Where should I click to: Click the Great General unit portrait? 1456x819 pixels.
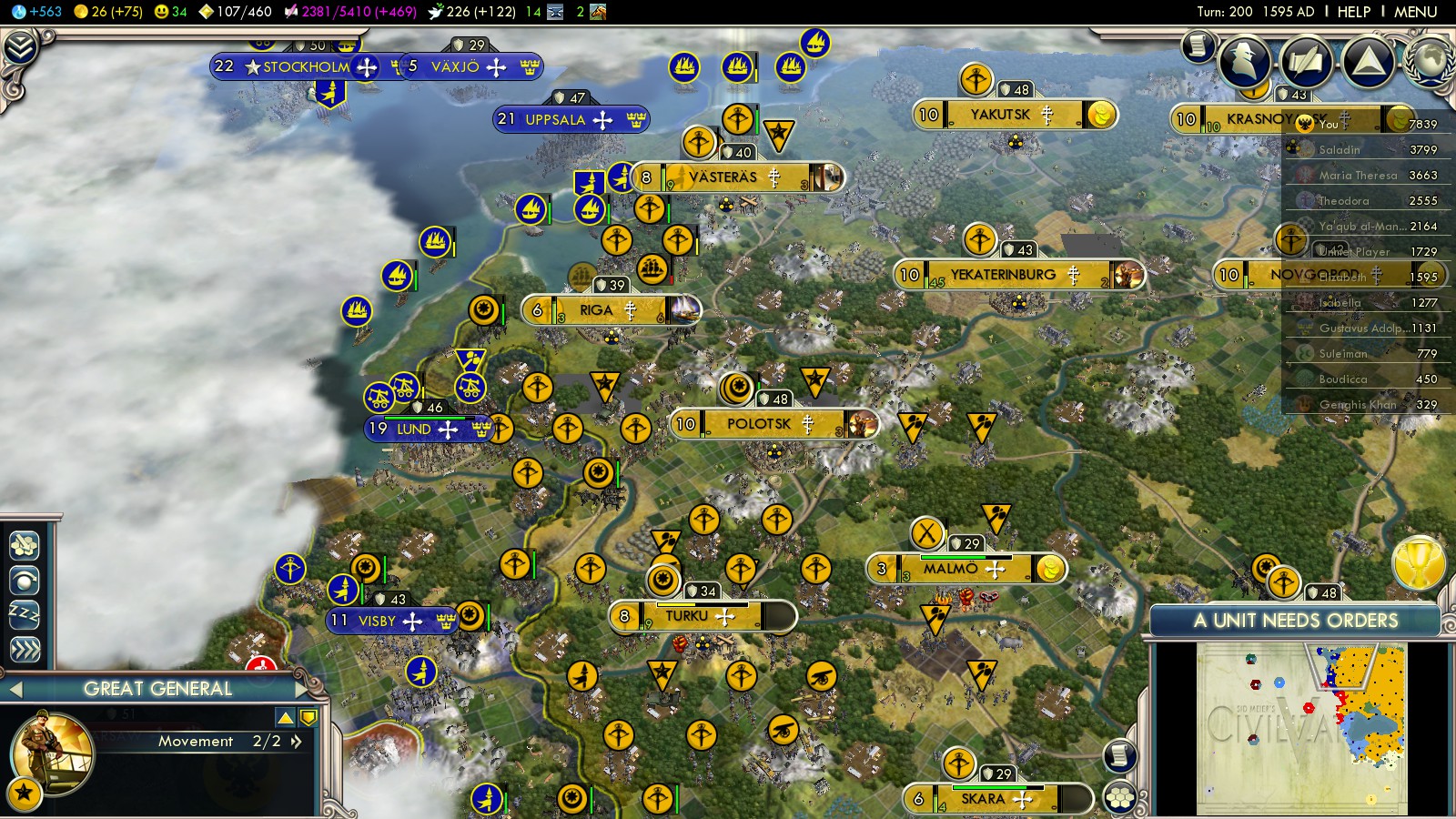pyautogui.click(x=51, y=753)
